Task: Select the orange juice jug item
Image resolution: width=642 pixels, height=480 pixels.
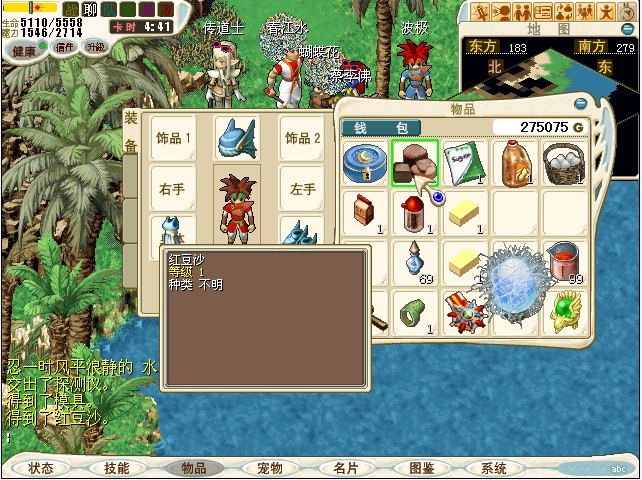Action: click(515, 162)
